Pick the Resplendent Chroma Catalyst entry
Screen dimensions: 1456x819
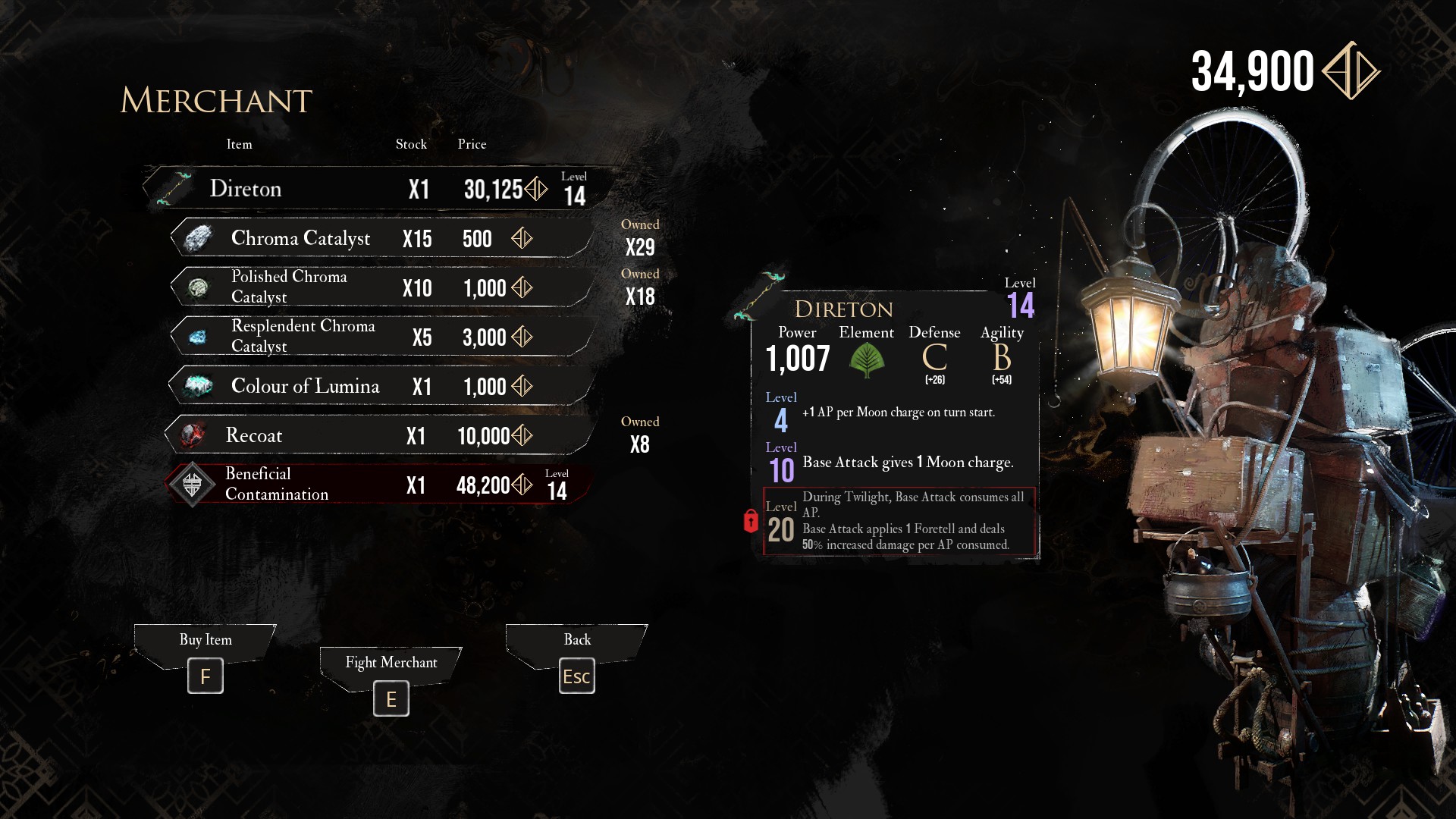(x=379, y=337)
